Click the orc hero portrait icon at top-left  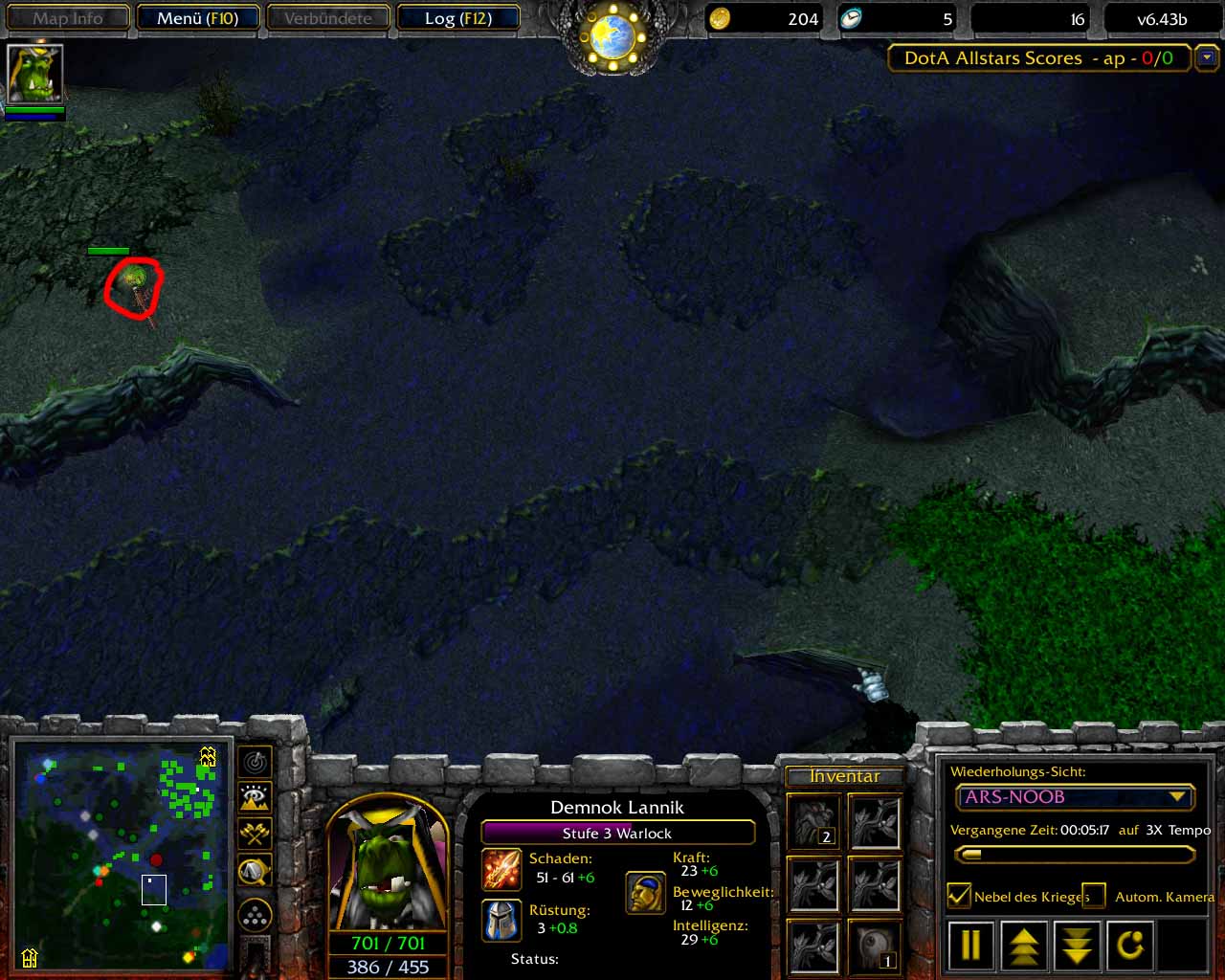point(35,73)
